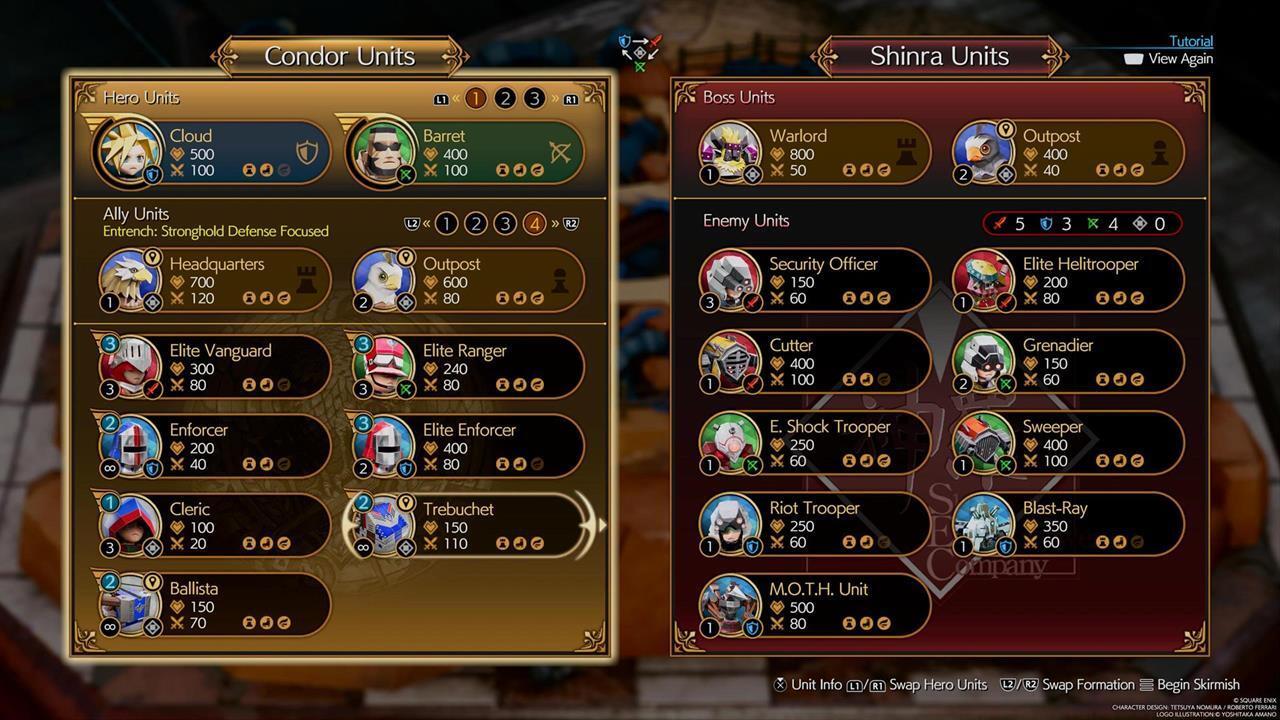Screen dimensions: 1280x720
Task: Click View Again below the Tutorial link
Action: (x=1180, y=58)
